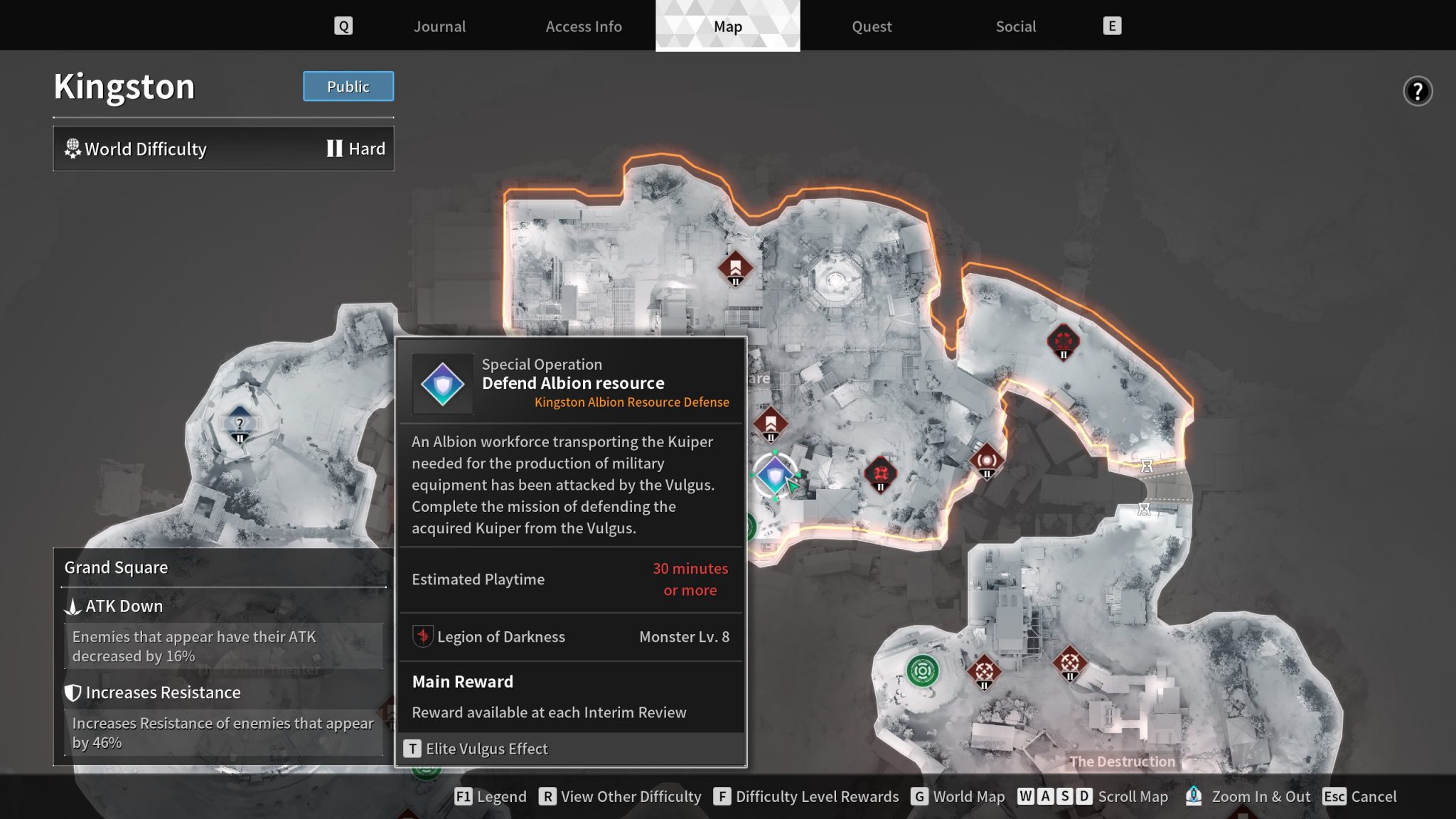Switch to the Access Info tab
The image size is (1456, 819).
coord(583,26)
